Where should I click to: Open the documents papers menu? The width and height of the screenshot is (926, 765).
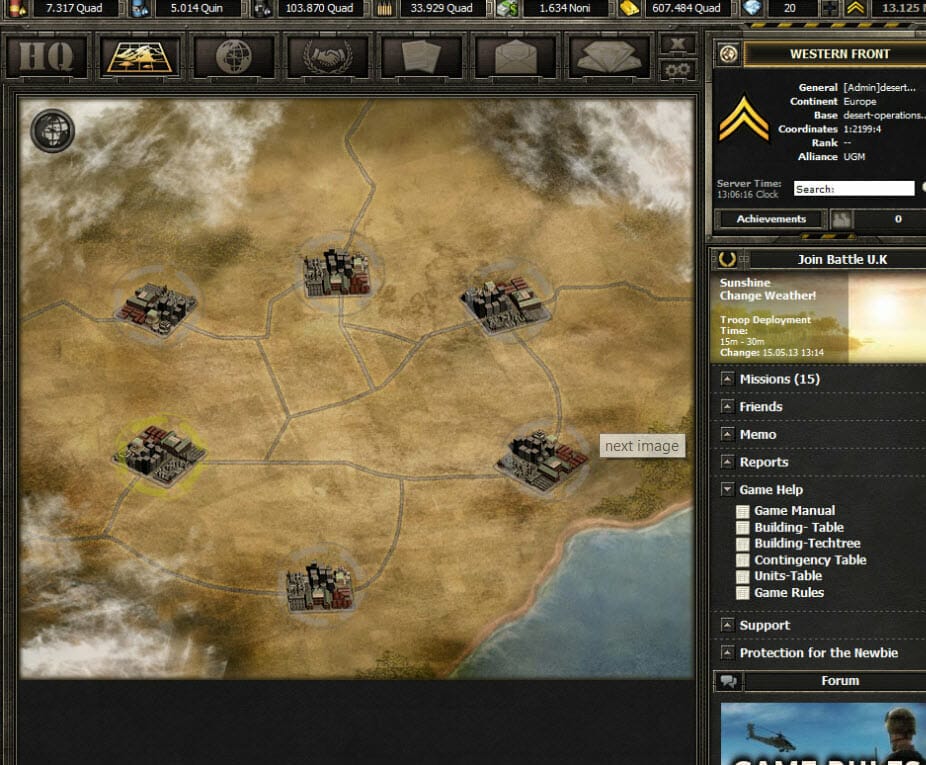[x=422, y=56]
